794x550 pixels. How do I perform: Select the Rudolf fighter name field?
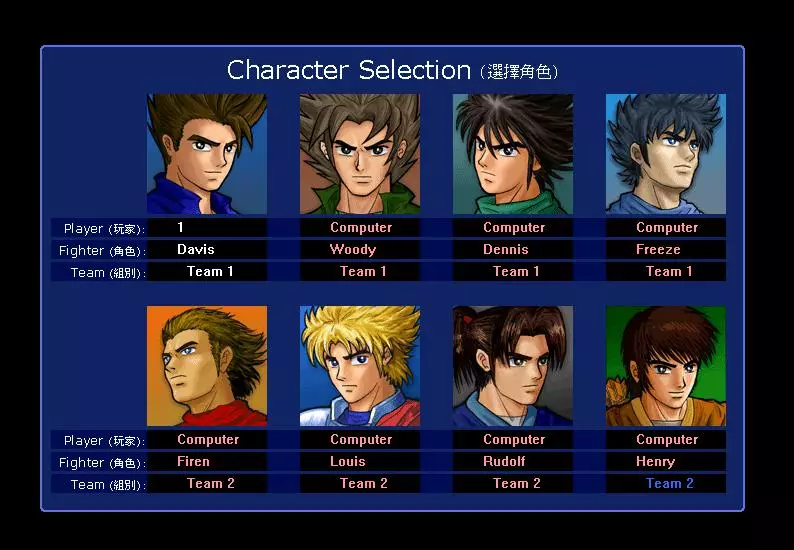[x=513, y=462]
